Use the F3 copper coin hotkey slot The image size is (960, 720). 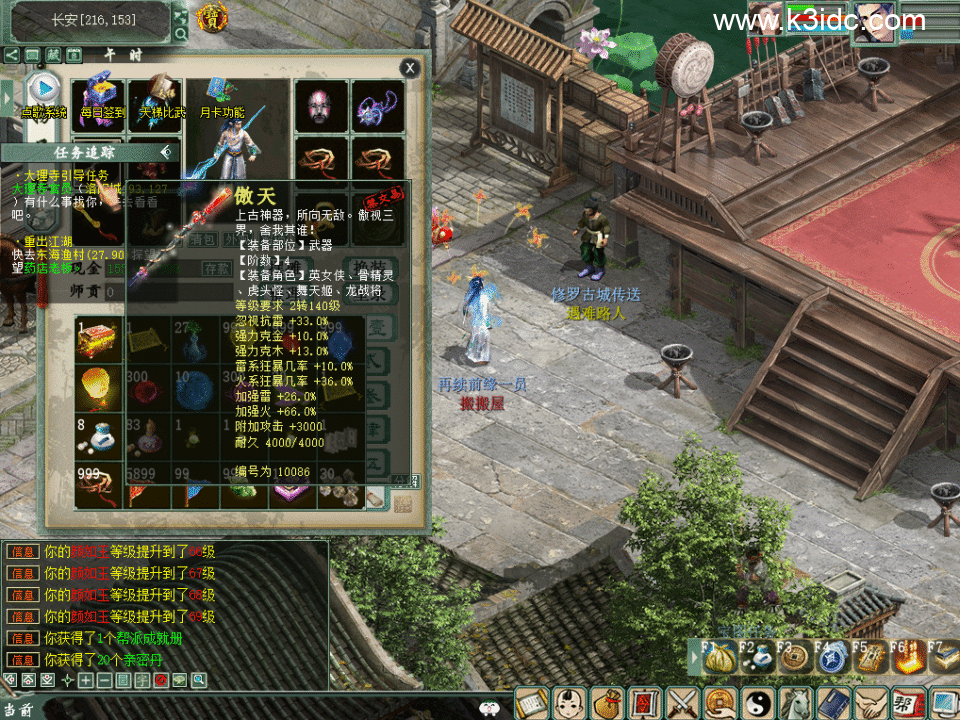(794, 660)
